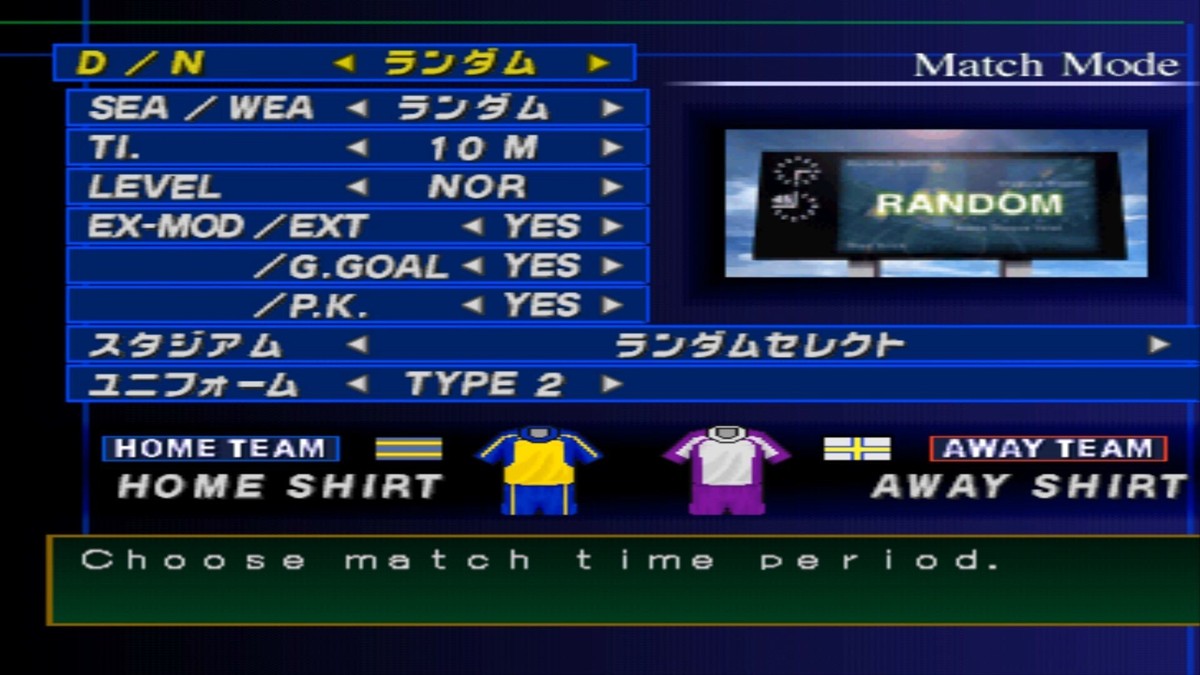Choose next stadium with スタジアム right arrow

(x=1159, y=345)
